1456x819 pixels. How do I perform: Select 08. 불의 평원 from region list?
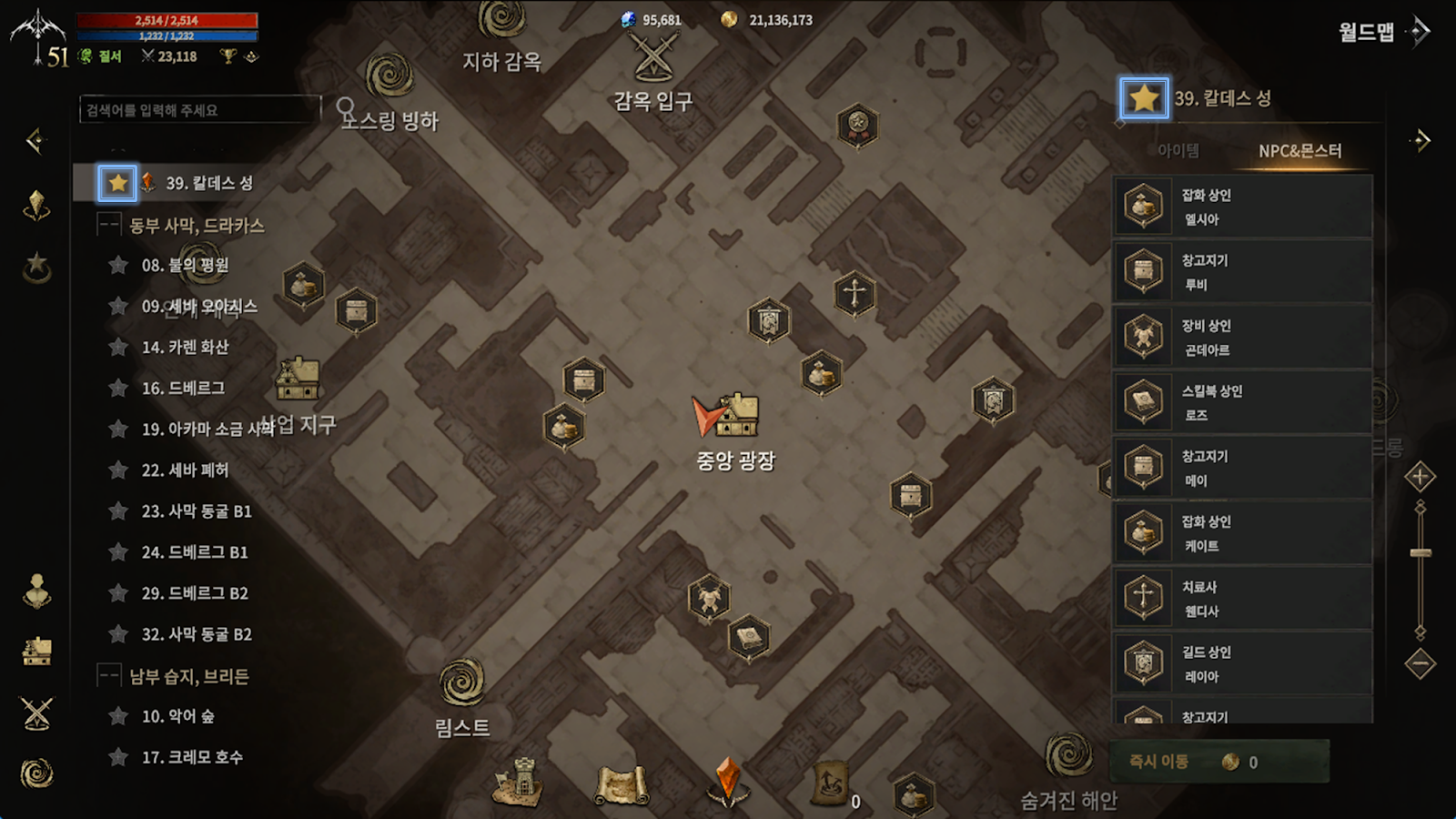tap(185, 266)
